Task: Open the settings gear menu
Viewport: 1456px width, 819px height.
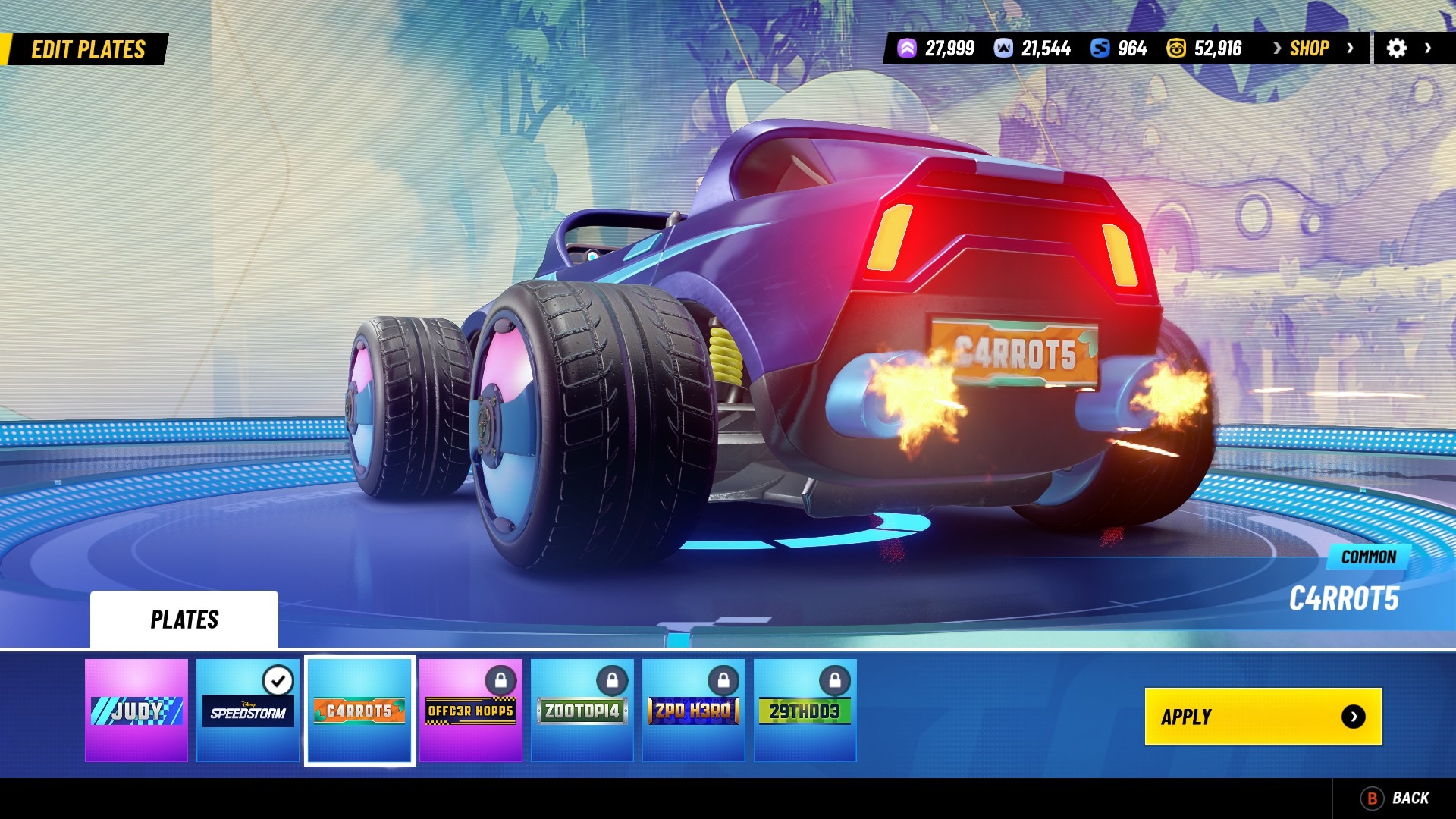Action: pyautogui.click(x=1397, y=49)
